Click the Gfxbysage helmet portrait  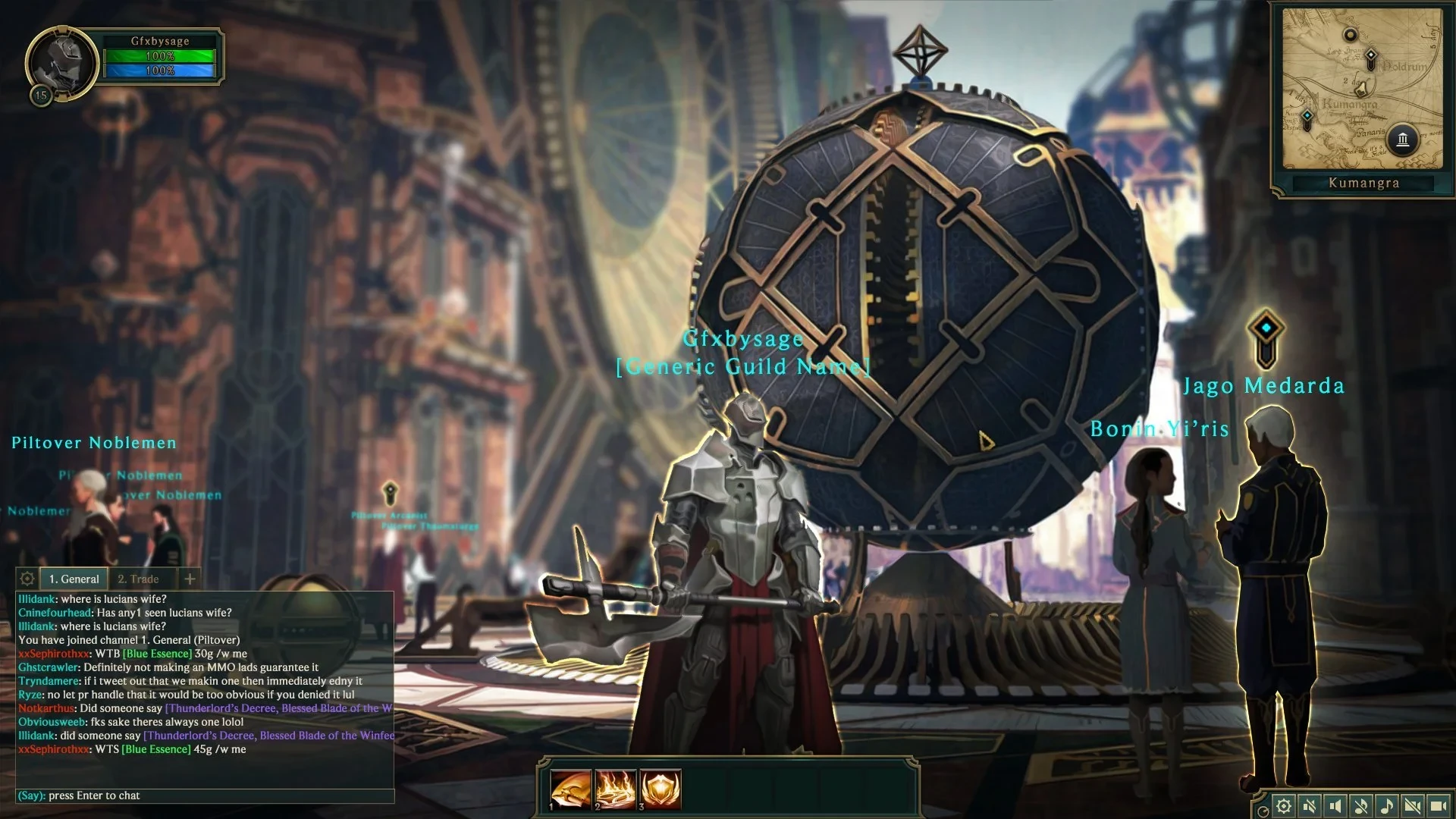tap(62, 62)
